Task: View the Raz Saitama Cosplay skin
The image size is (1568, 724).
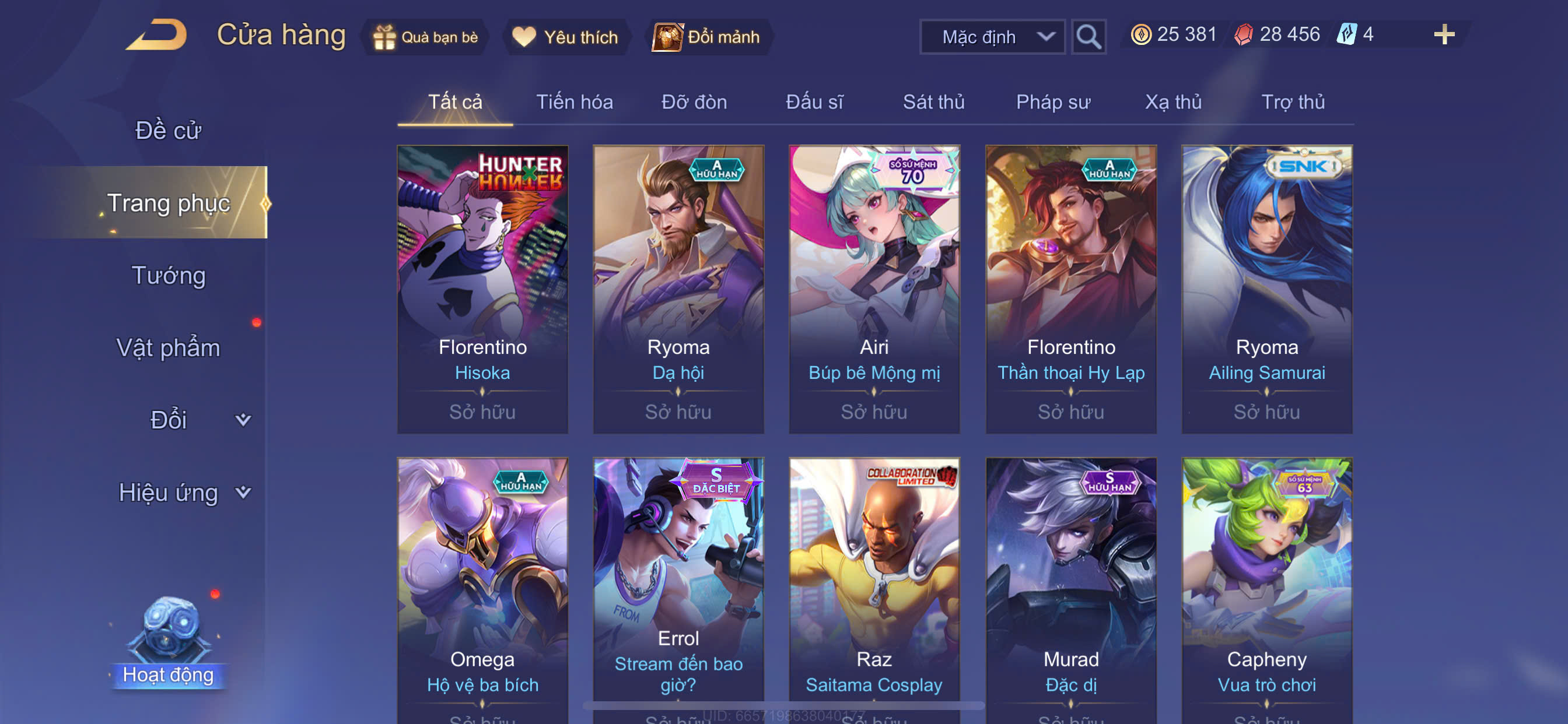Action: pyautogui.click(x=874, y=584)
